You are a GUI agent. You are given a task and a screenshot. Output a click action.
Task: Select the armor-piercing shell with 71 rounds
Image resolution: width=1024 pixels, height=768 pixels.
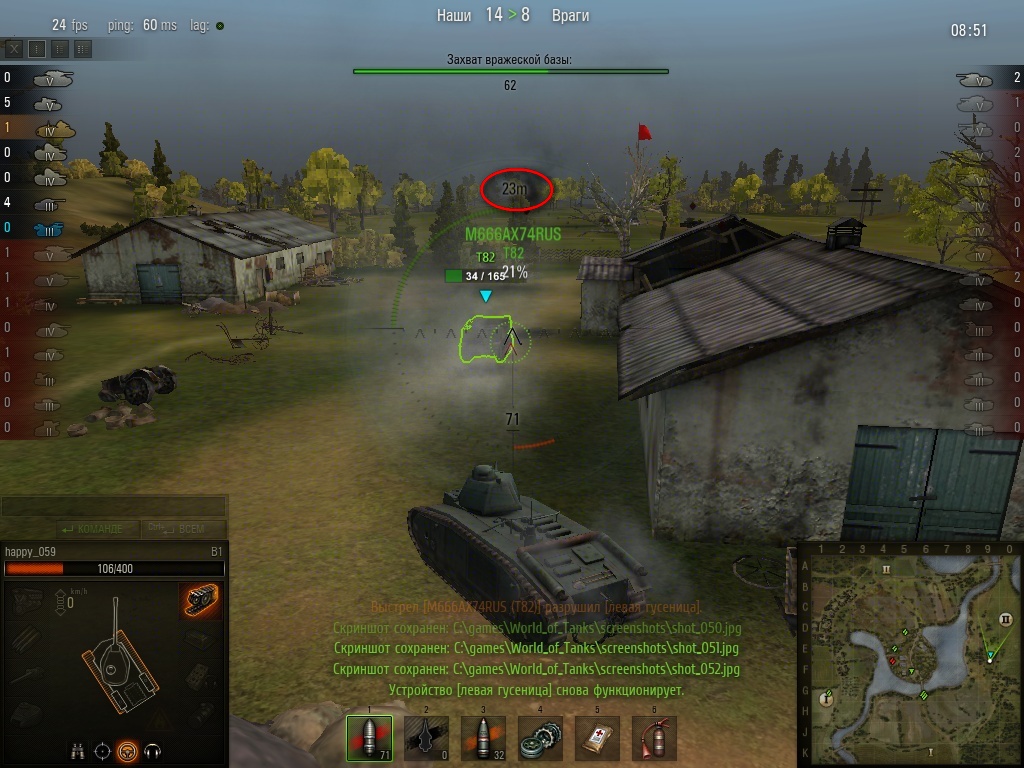(369, 738)
